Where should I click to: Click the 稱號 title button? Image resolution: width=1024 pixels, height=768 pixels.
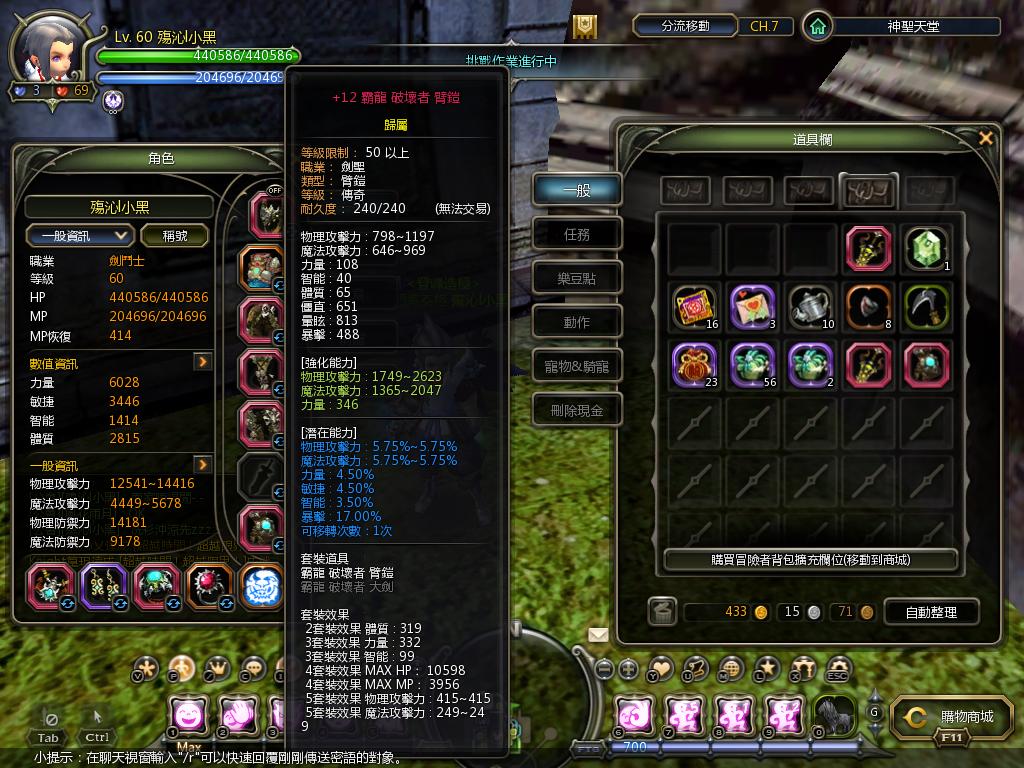coord(175,236)
